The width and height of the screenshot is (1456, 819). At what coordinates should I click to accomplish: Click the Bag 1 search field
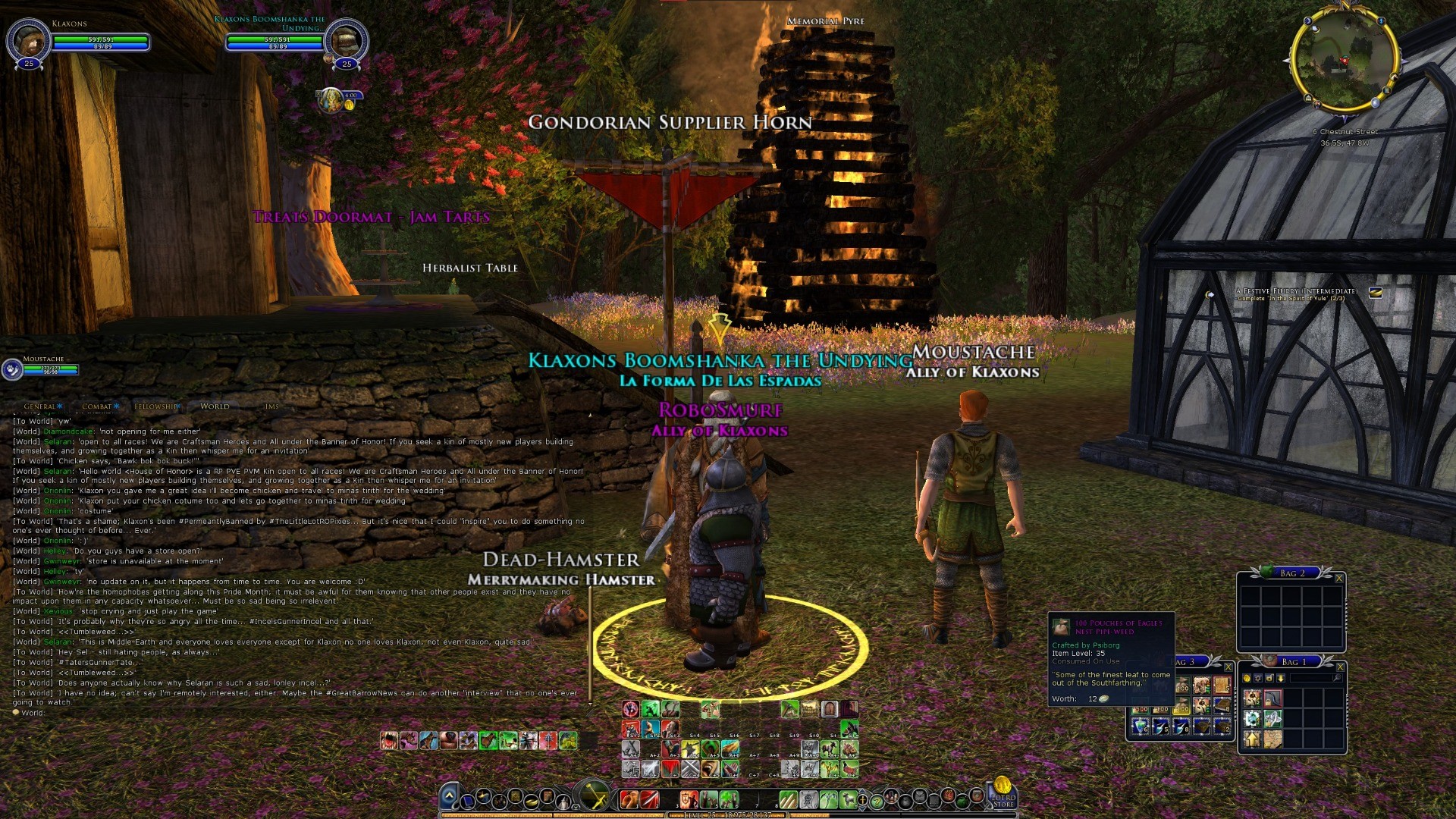[1310, 678]
